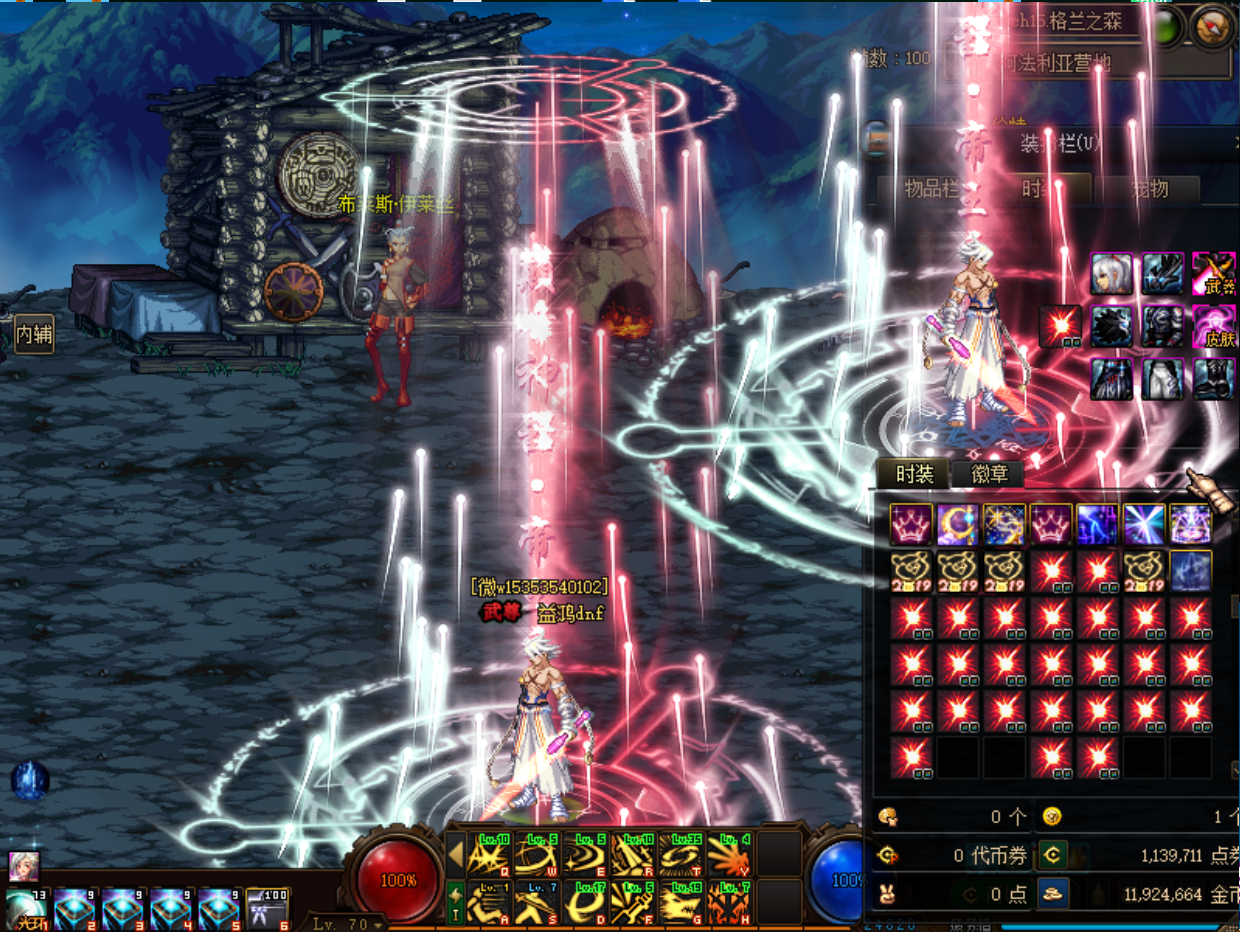Image resolution: width=1240 pixels, height=932 pixels.
Task: Click the skill bar left arrow expander
Action: [x=456, y=855]
